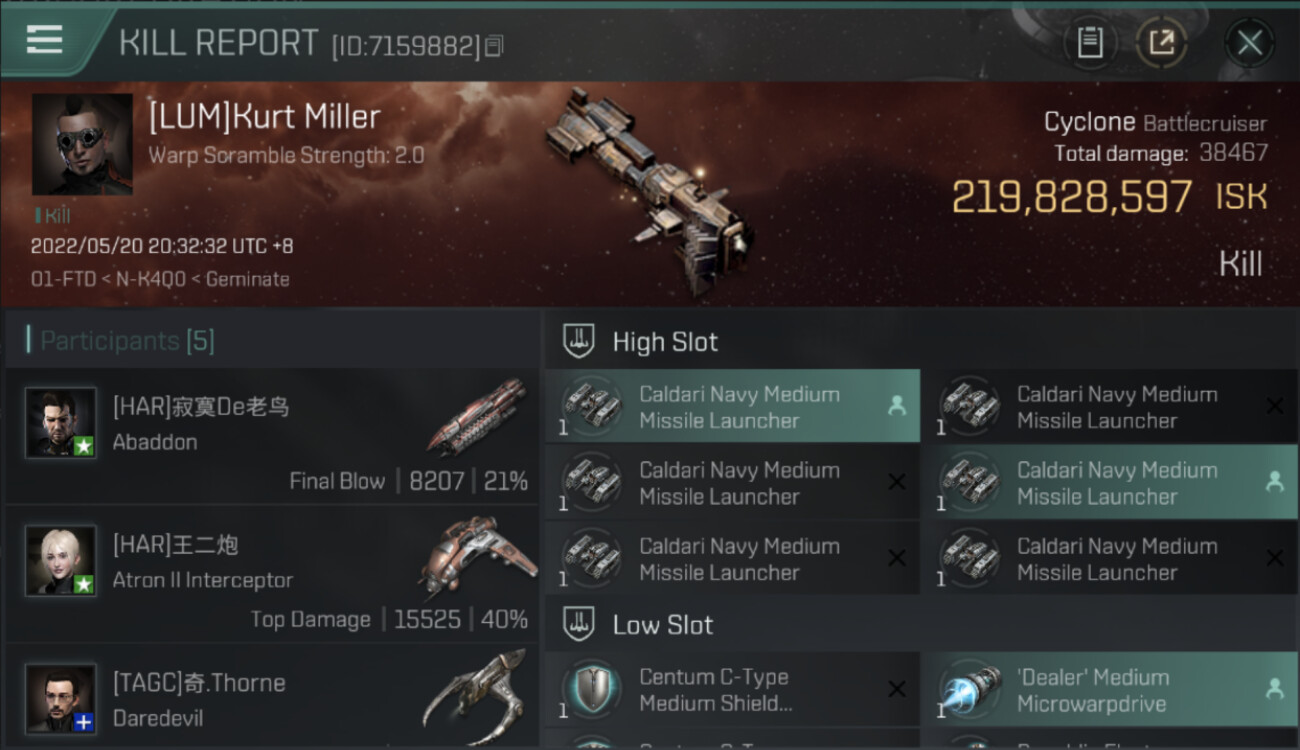Copy the kill report ID
This screenshot has height=750, width=1300.
[494, 46]
